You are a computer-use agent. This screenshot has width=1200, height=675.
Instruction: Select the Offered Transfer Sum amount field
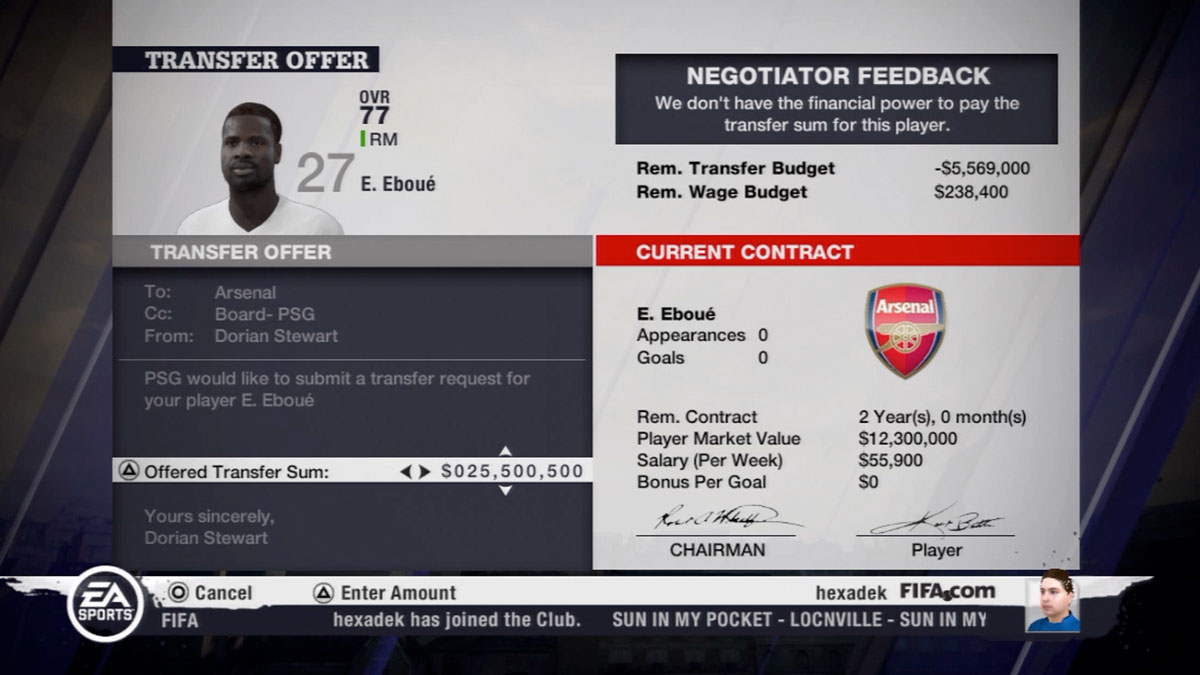(x=512, y=471)
